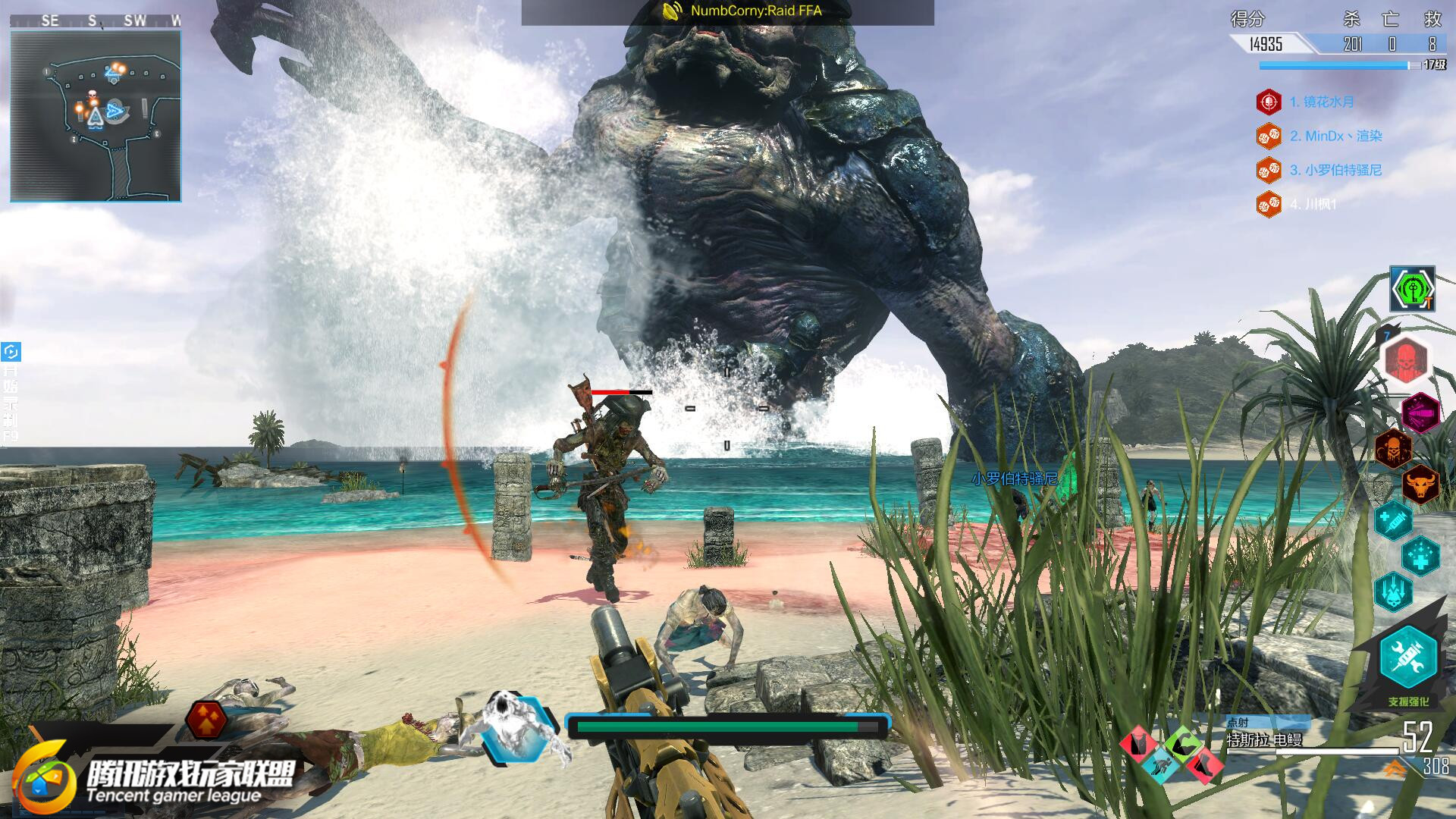Activate the magenta bullet skill icon
The image size is (1456, 819).
pyautogui.click(x=1420, y=413)
